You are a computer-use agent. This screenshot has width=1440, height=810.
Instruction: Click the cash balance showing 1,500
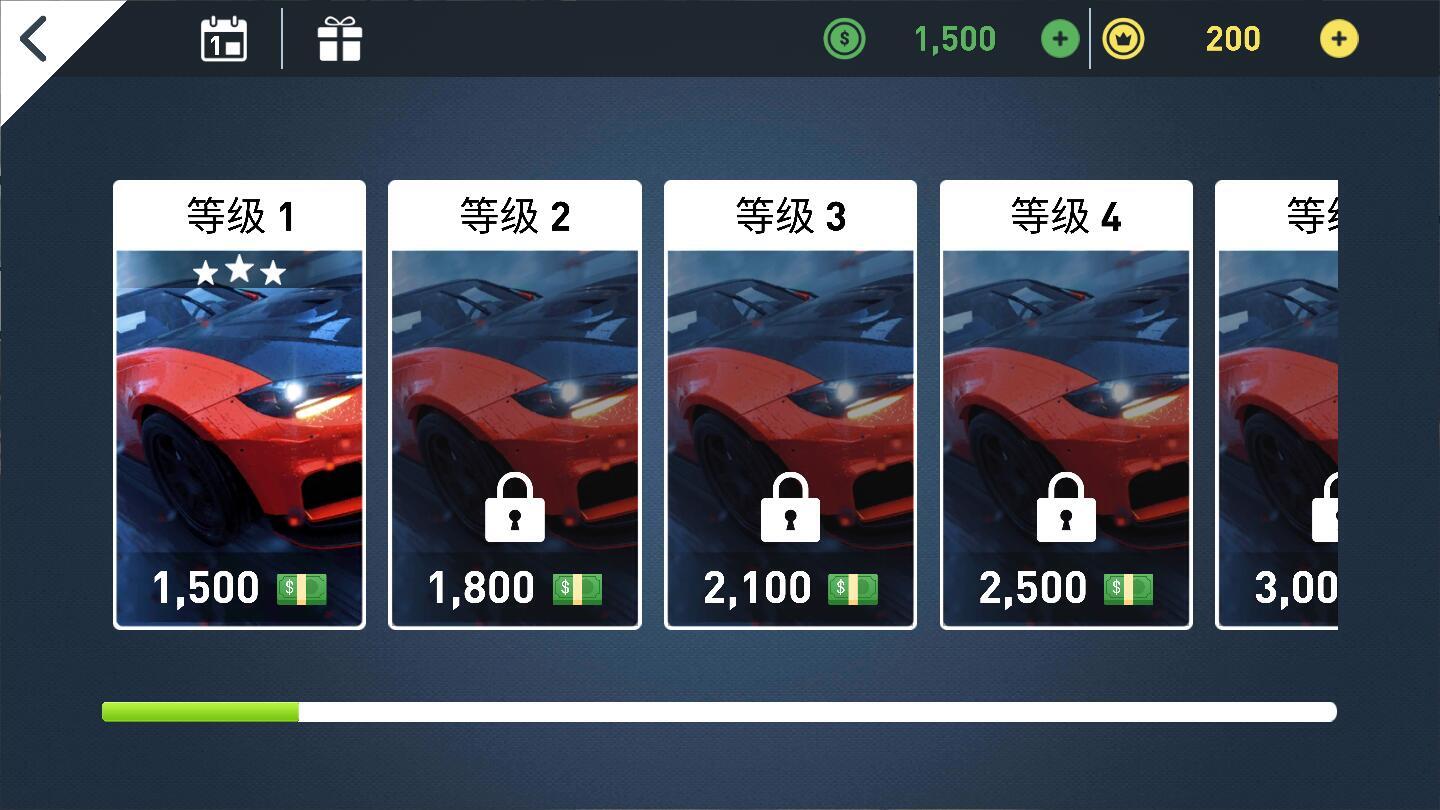tap(953, 38)
